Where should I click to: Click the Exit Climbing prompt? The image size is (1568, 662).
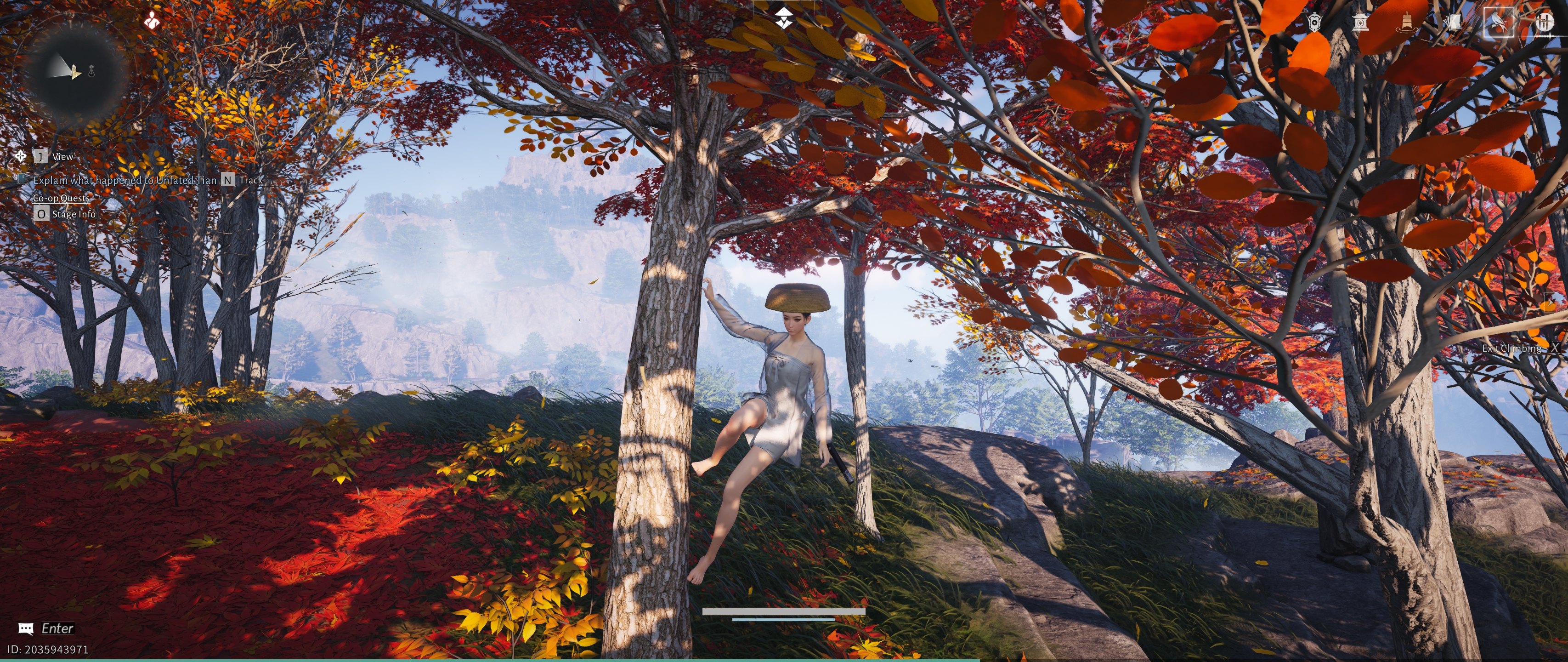click(1512, 348)
